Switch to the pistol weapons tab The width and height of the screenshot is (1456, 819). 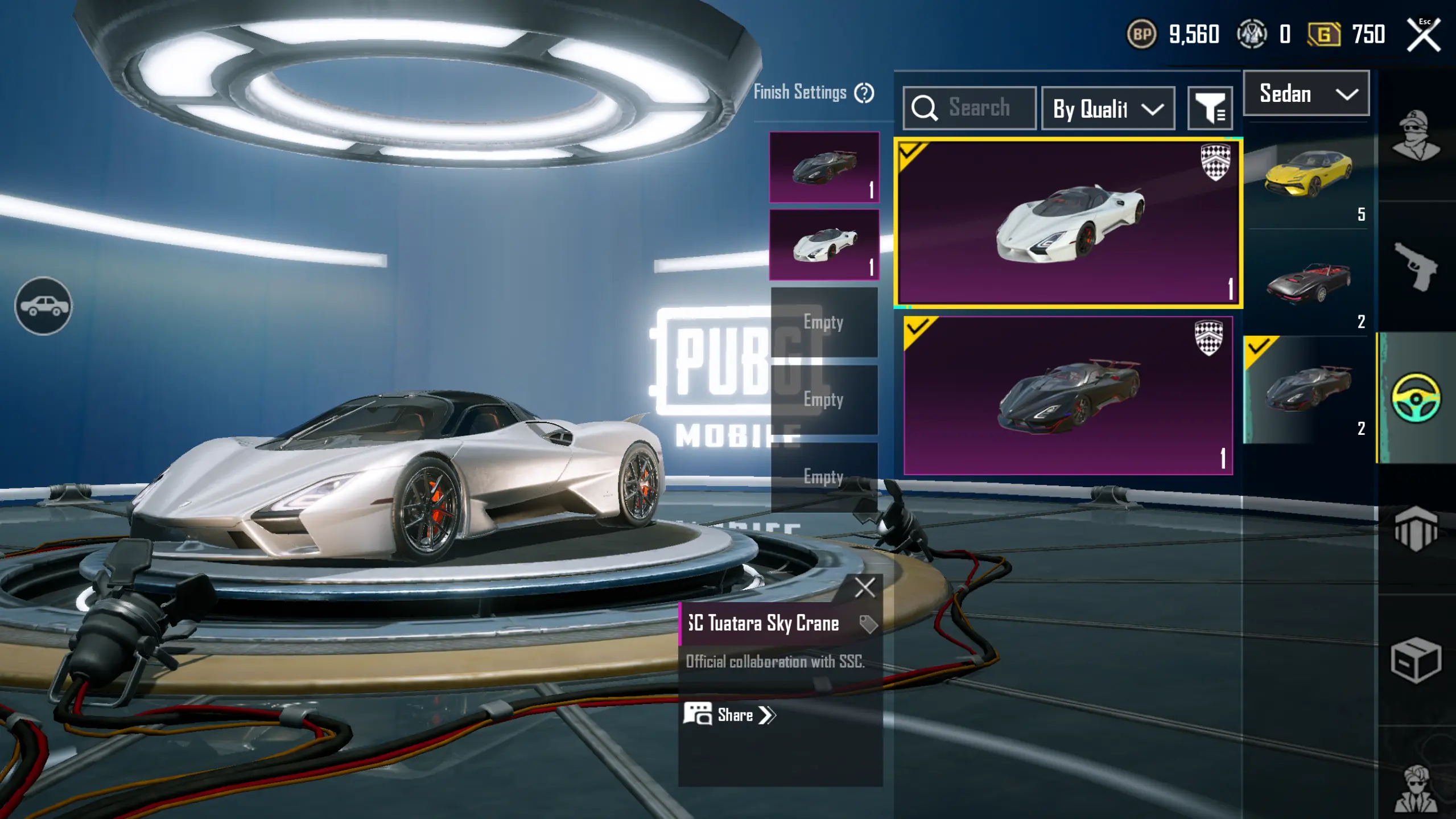click(x=1416, y=266)
